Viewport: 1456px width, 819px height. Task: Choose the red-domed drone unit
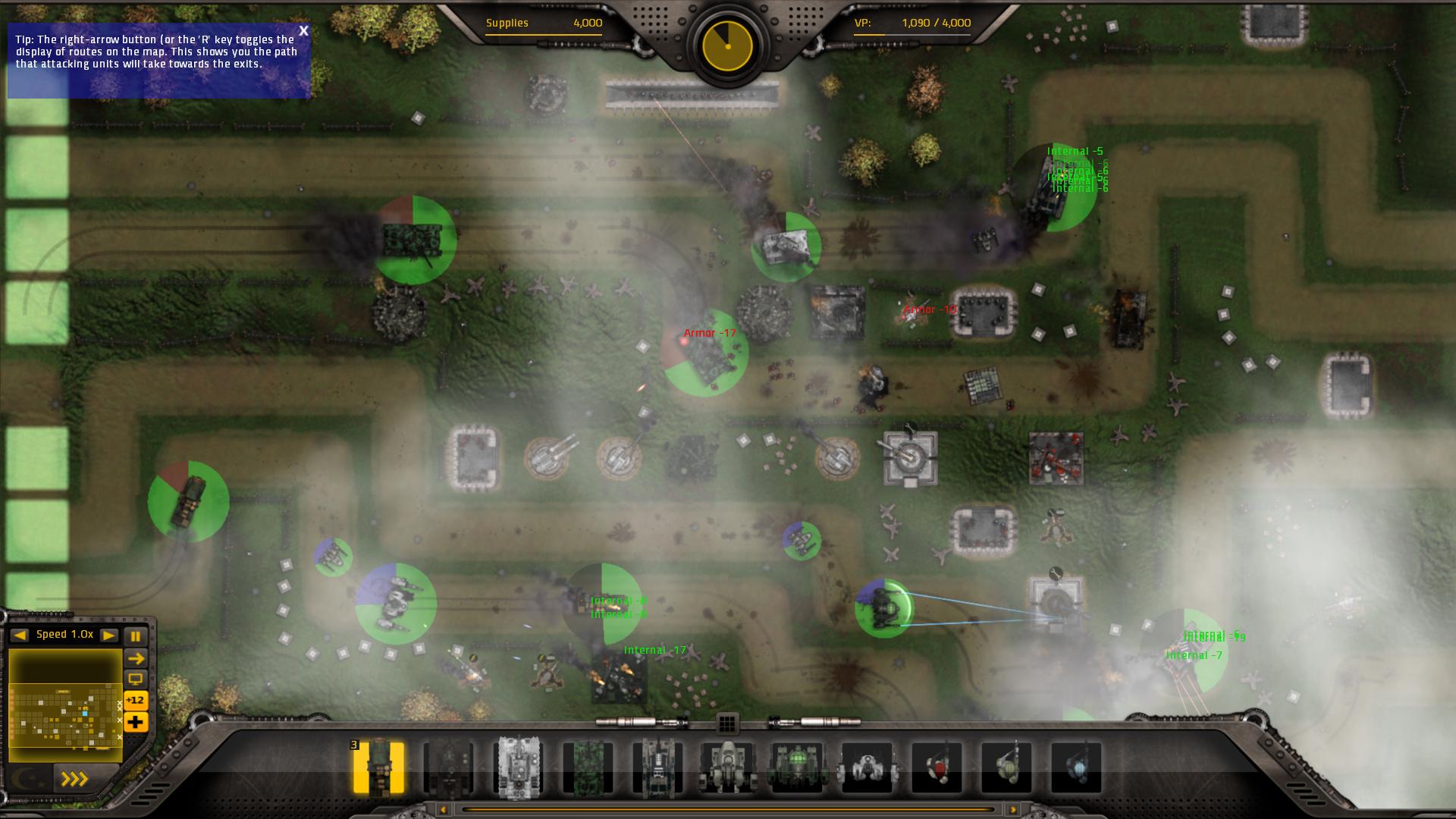(937, 767)
